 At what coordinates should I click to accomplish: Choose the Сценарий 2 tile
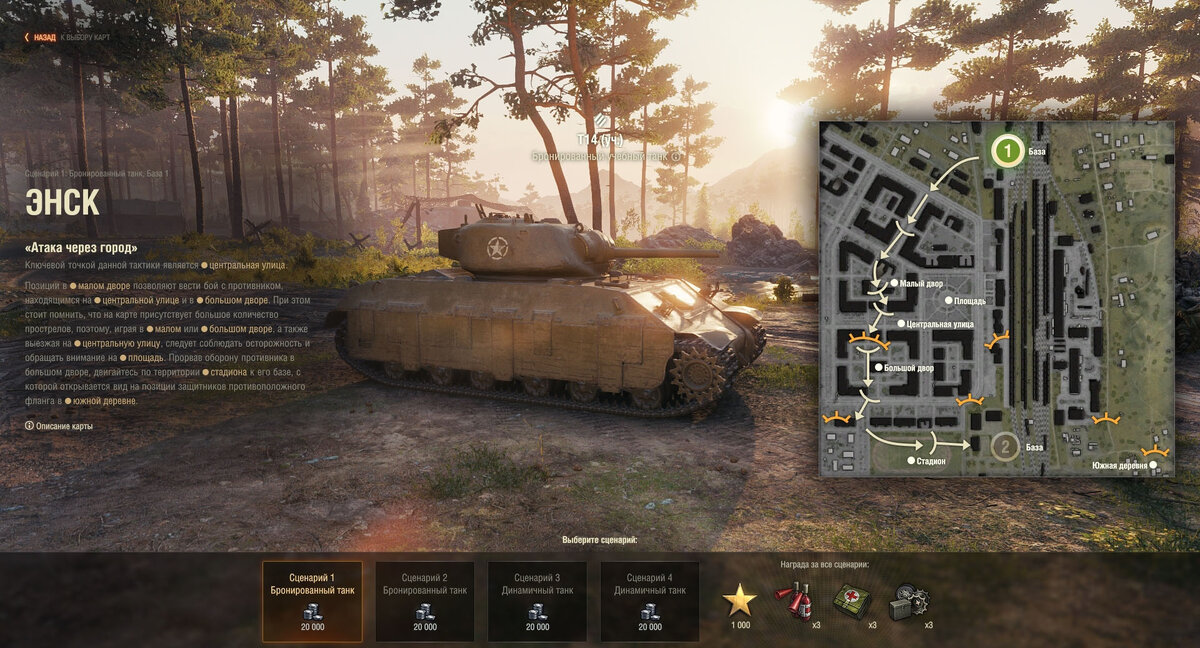[425, 601]
